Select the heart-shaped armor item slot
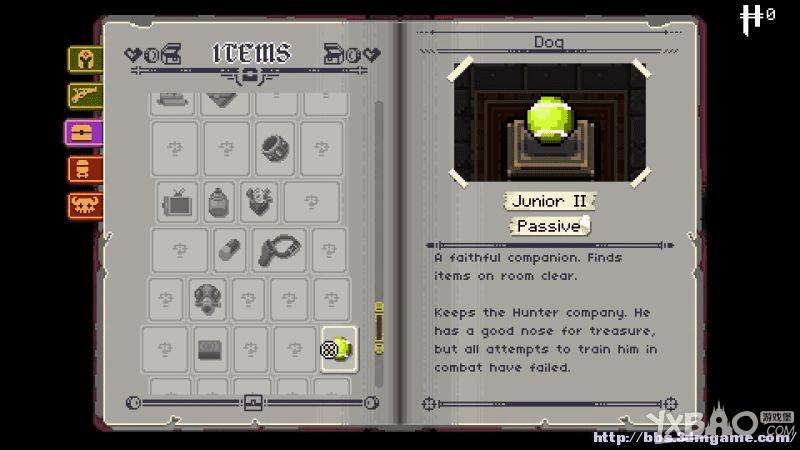800x450 pixels. (x=263, y=202)
